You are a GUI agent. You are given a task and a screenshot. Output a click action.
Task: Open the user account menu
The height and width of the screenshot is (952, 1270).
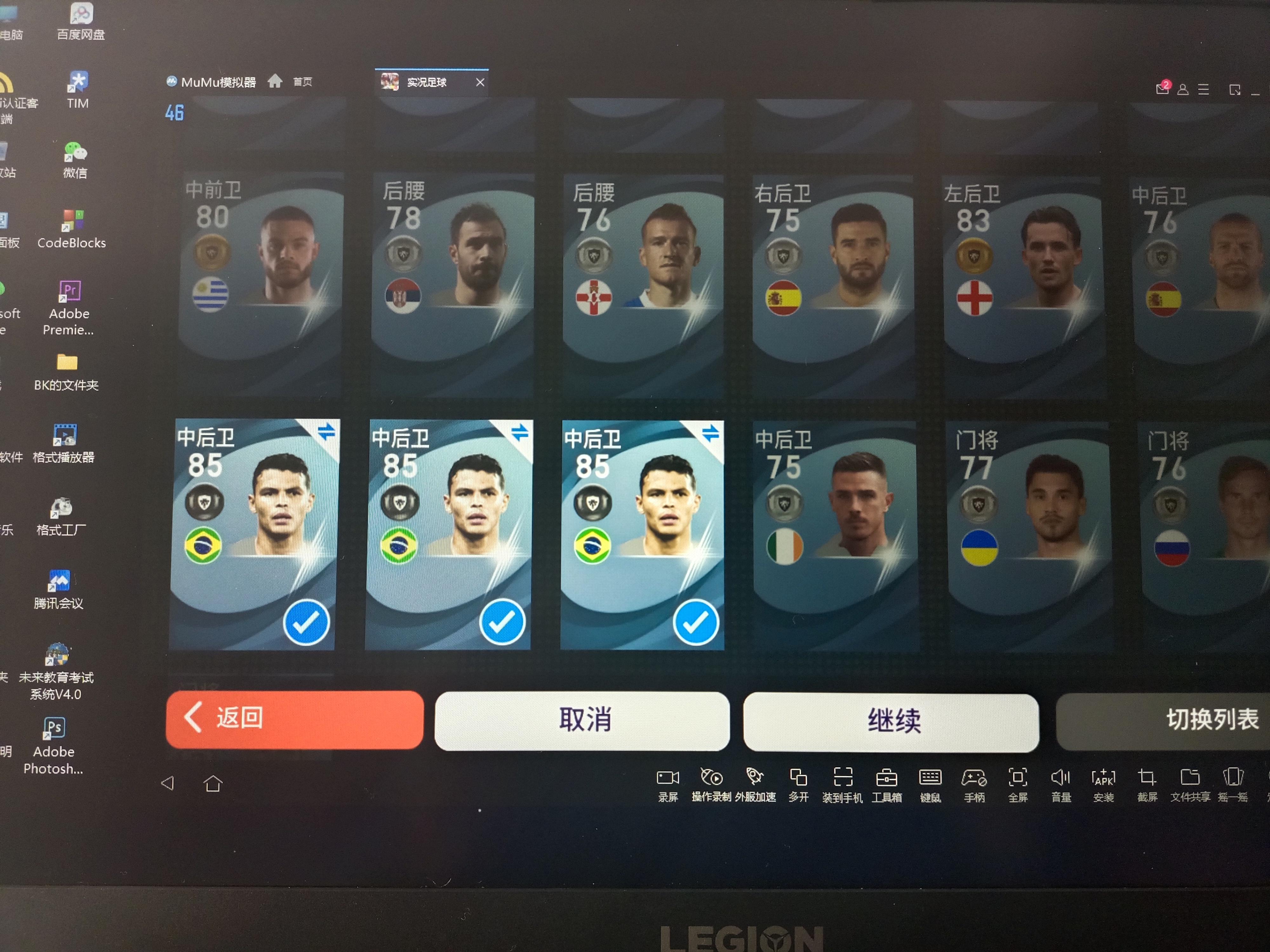1183,89
